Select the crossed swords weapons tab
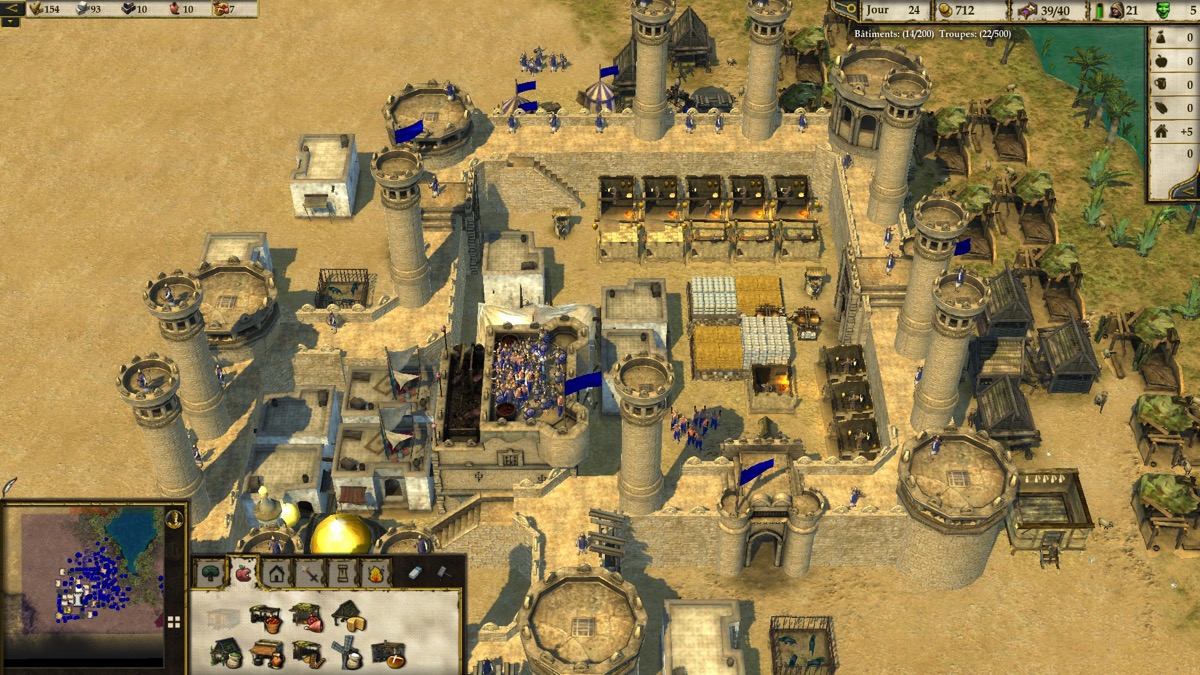The height and width of the screenshot is (675, 1200). [x=309, y=574]
